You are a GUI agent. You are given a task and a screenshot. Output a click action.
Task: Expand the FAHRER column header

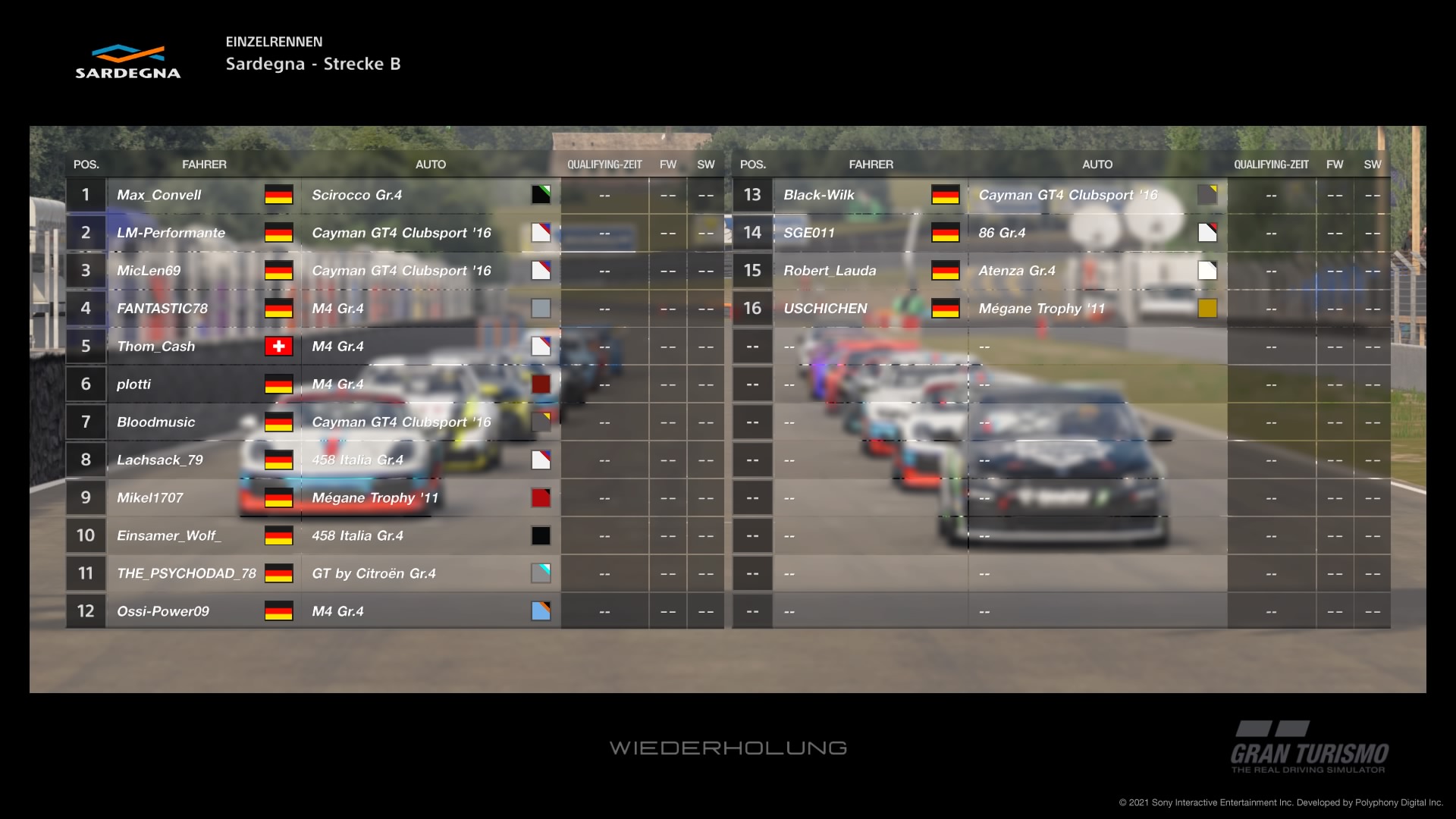[x=206, y=164]
